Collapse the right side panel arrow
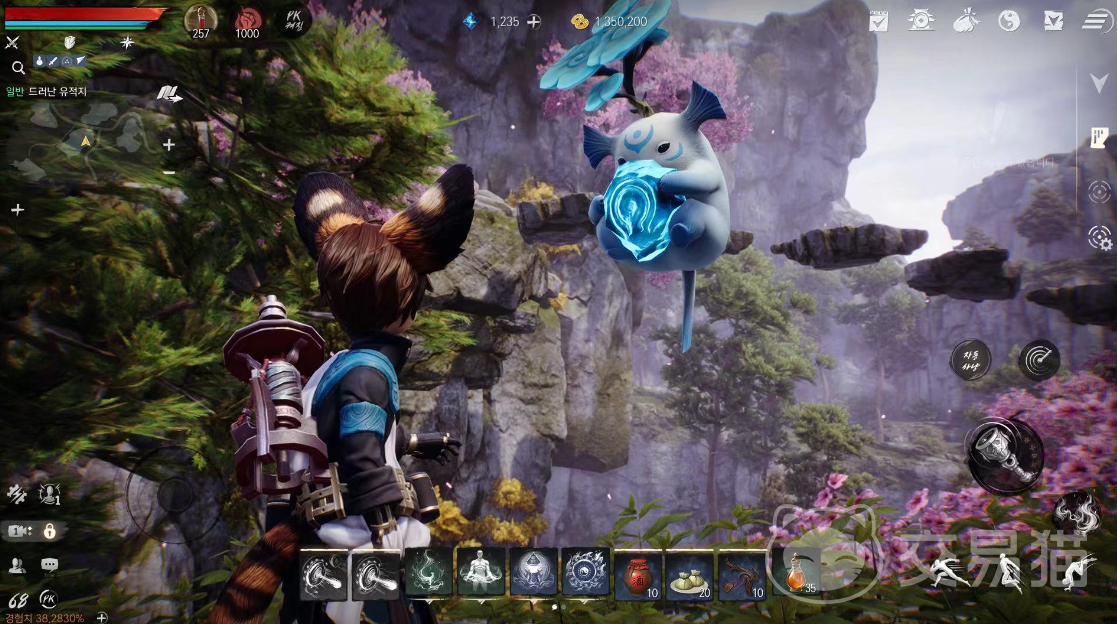1117x624 pixels. click(1098, 84)
